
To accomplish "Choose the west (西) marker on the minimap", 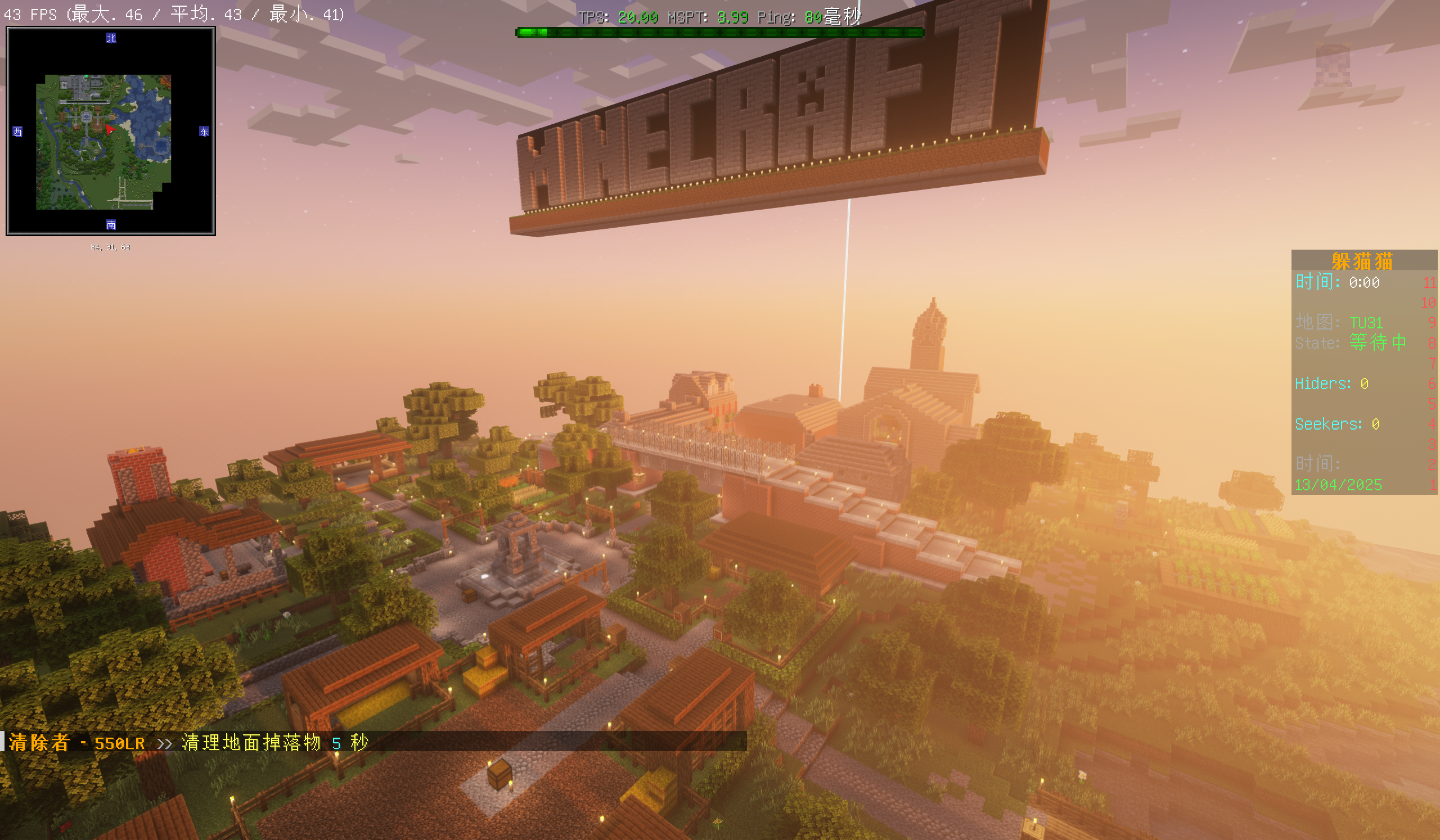I will coord(17,132).
